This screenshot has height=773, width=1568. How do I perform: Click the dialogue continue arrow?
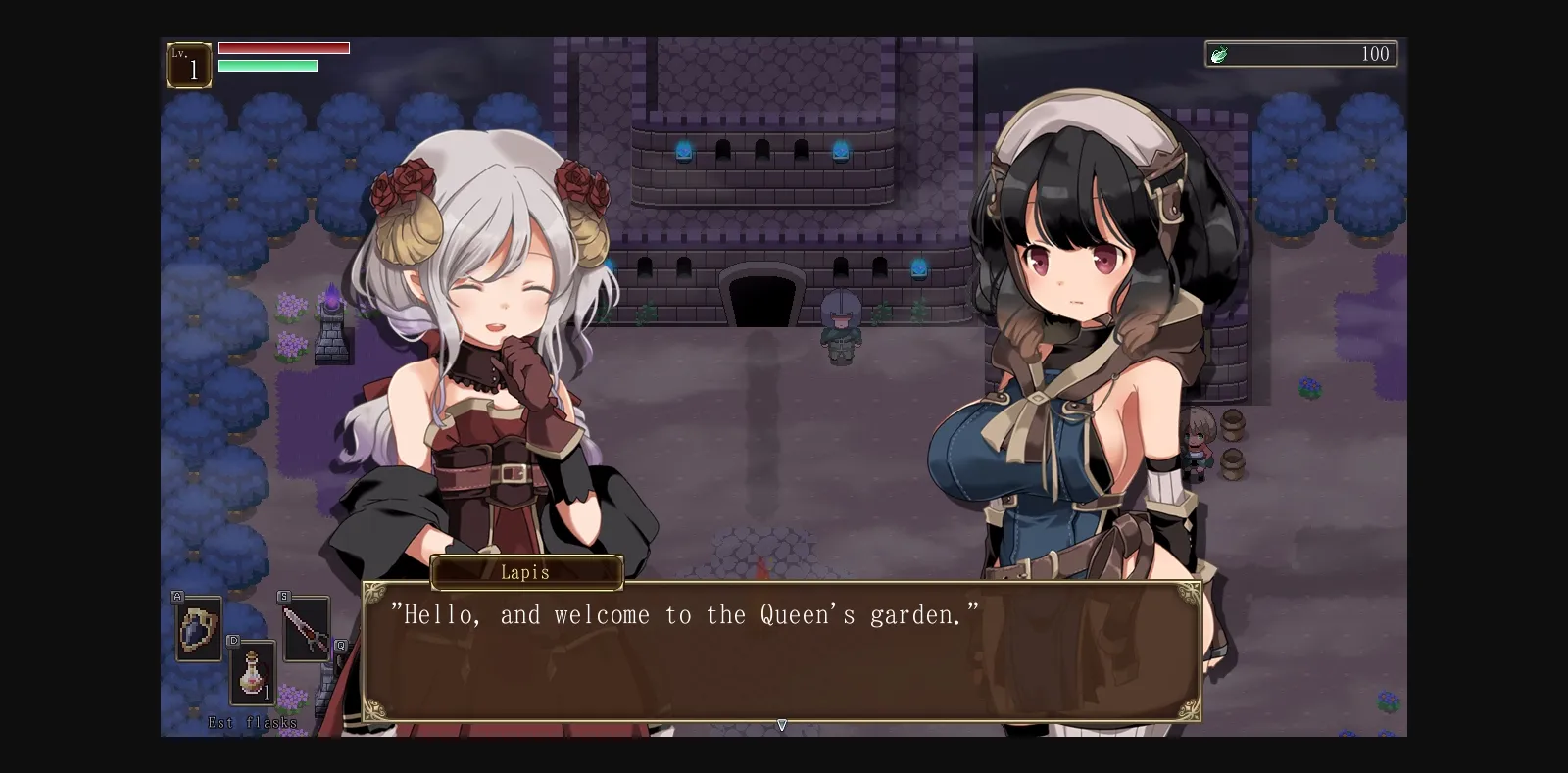(782, 725)
